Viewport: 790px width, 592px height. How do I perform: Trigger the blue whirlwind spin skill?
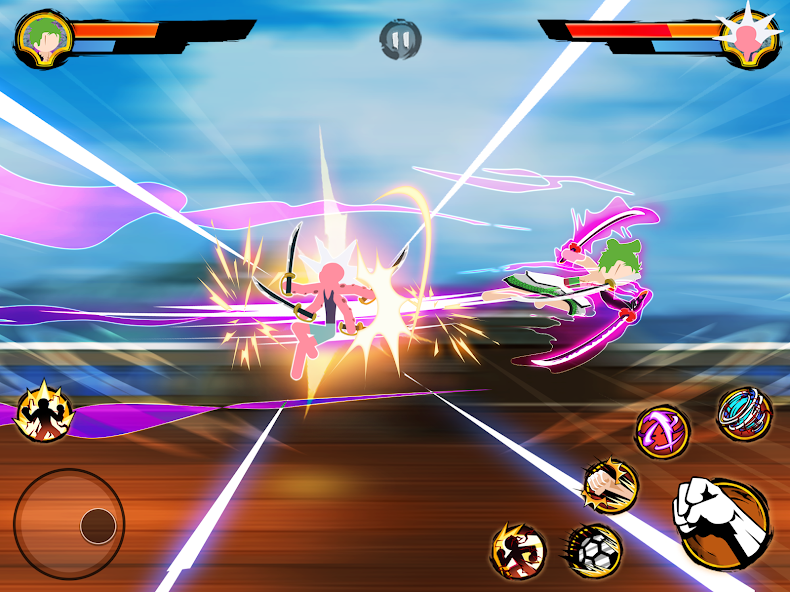click(744, 413)
